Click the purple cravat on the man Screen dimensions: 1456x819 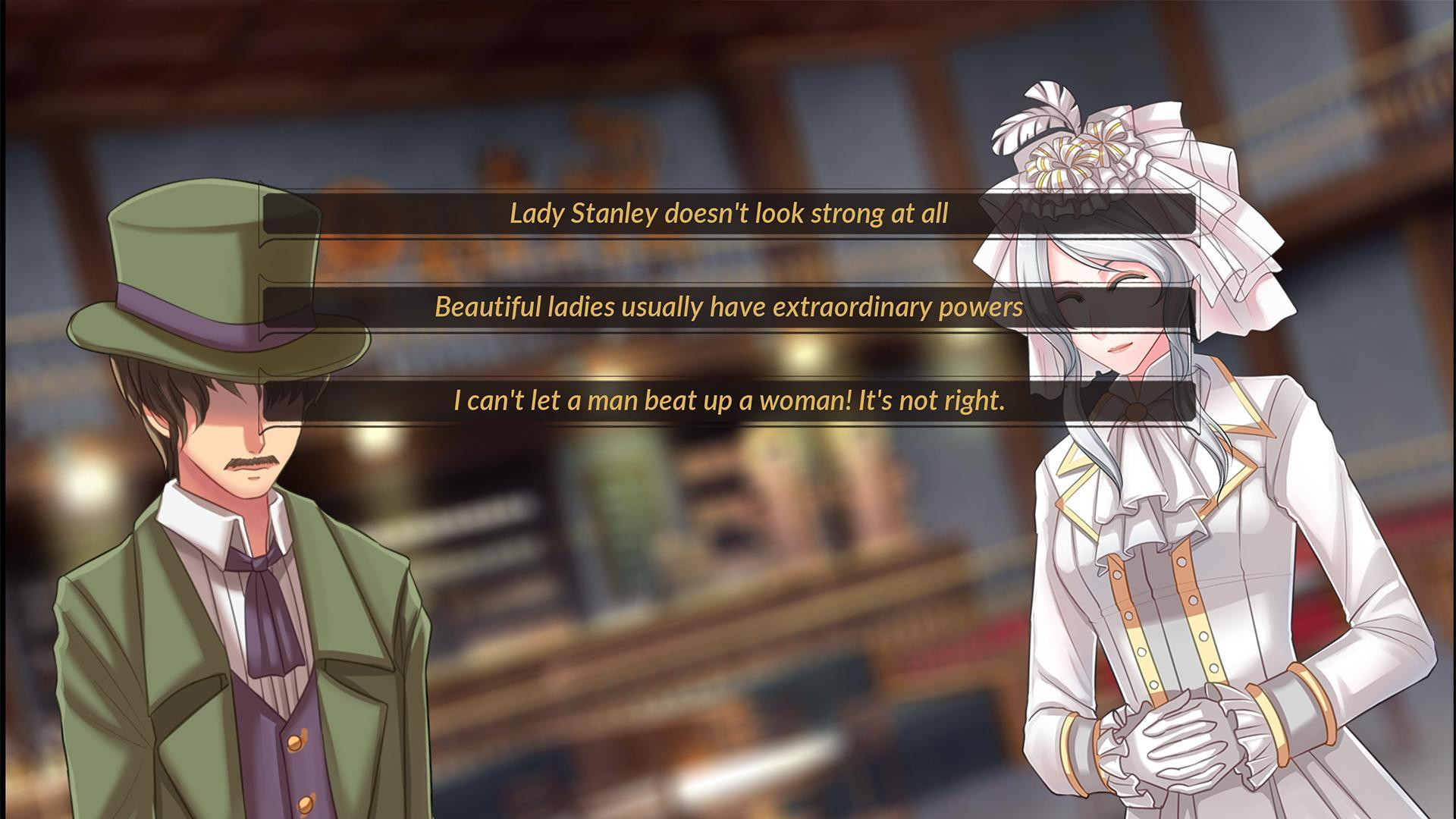[x=262, y=607]
